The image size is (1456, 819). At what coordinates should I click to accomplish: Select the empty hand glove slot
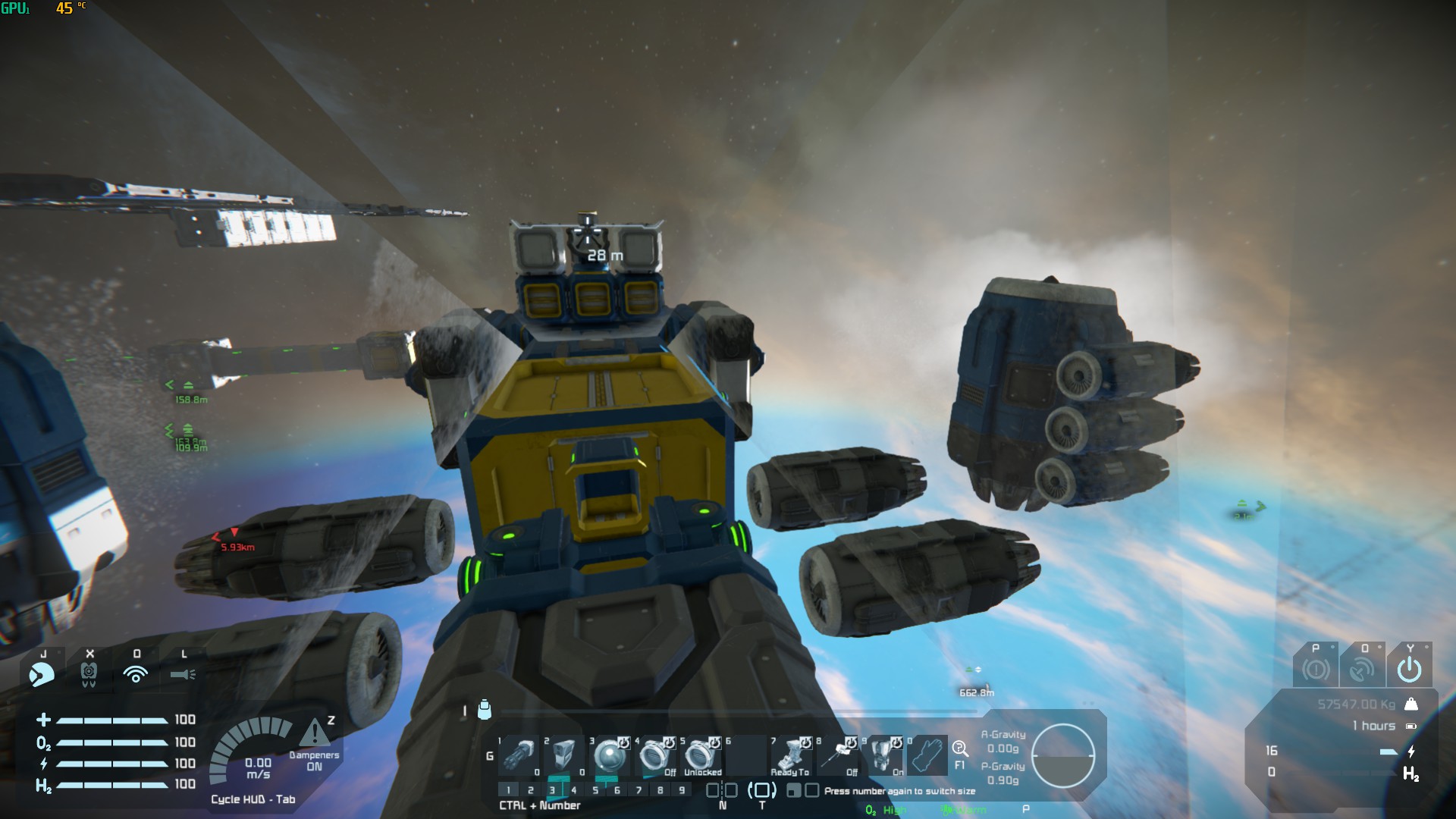pos(928,756)
